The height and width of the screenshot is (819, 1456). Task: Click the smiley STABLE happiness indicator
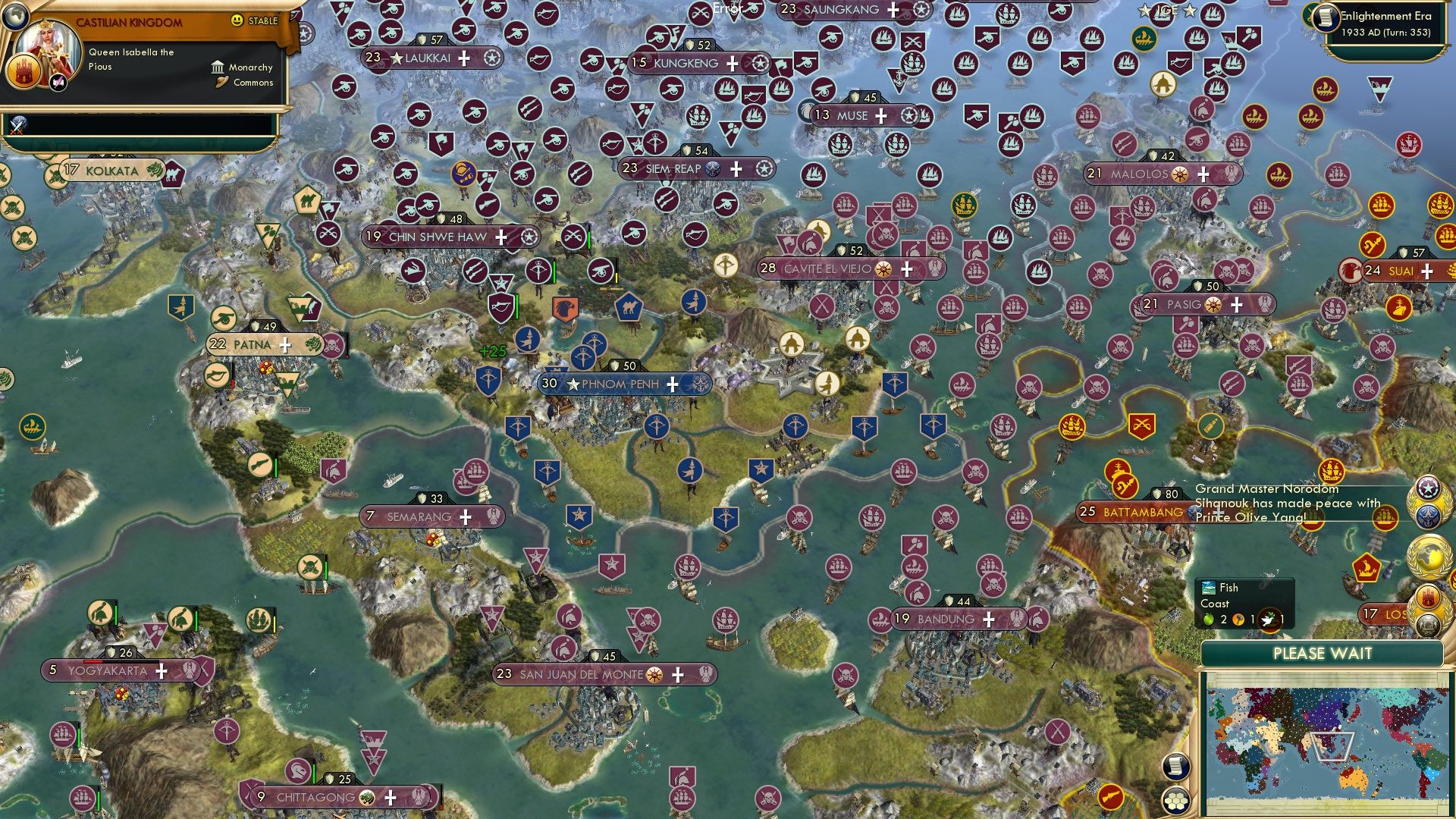coord(237,21)
